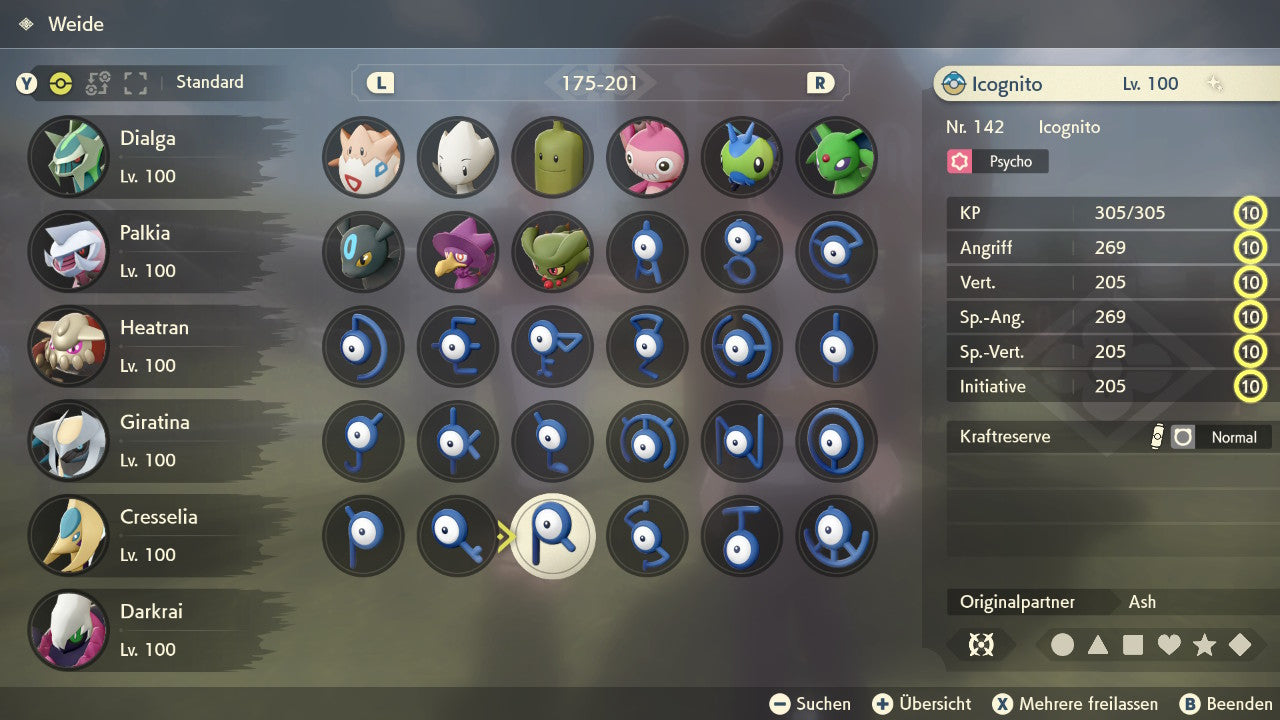
Task: Click the special mark icon left of the shapes row
Action: pos(981,645)
